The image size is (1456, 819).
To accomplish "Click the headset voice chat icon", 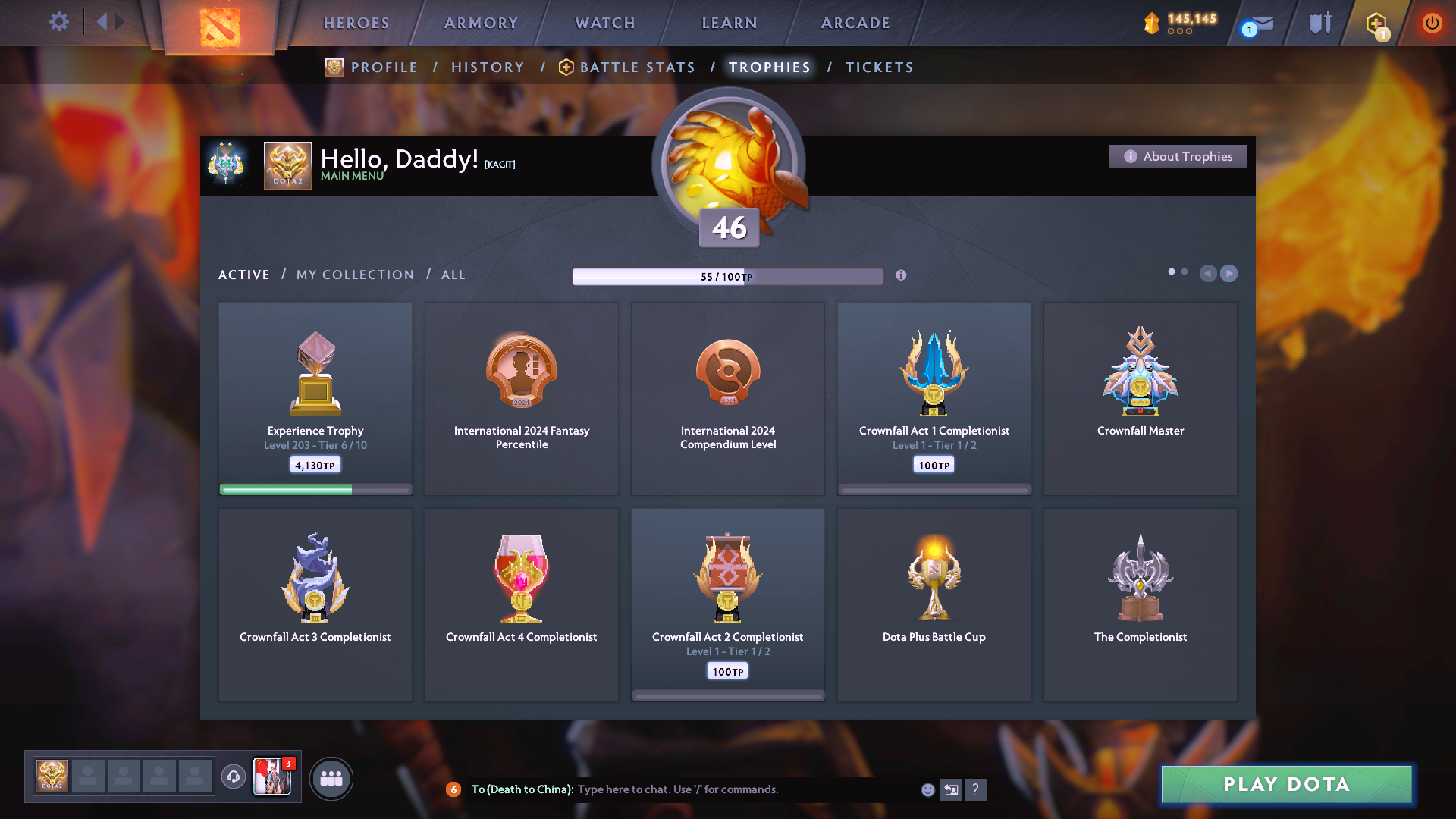I will [x=233, y=777].
